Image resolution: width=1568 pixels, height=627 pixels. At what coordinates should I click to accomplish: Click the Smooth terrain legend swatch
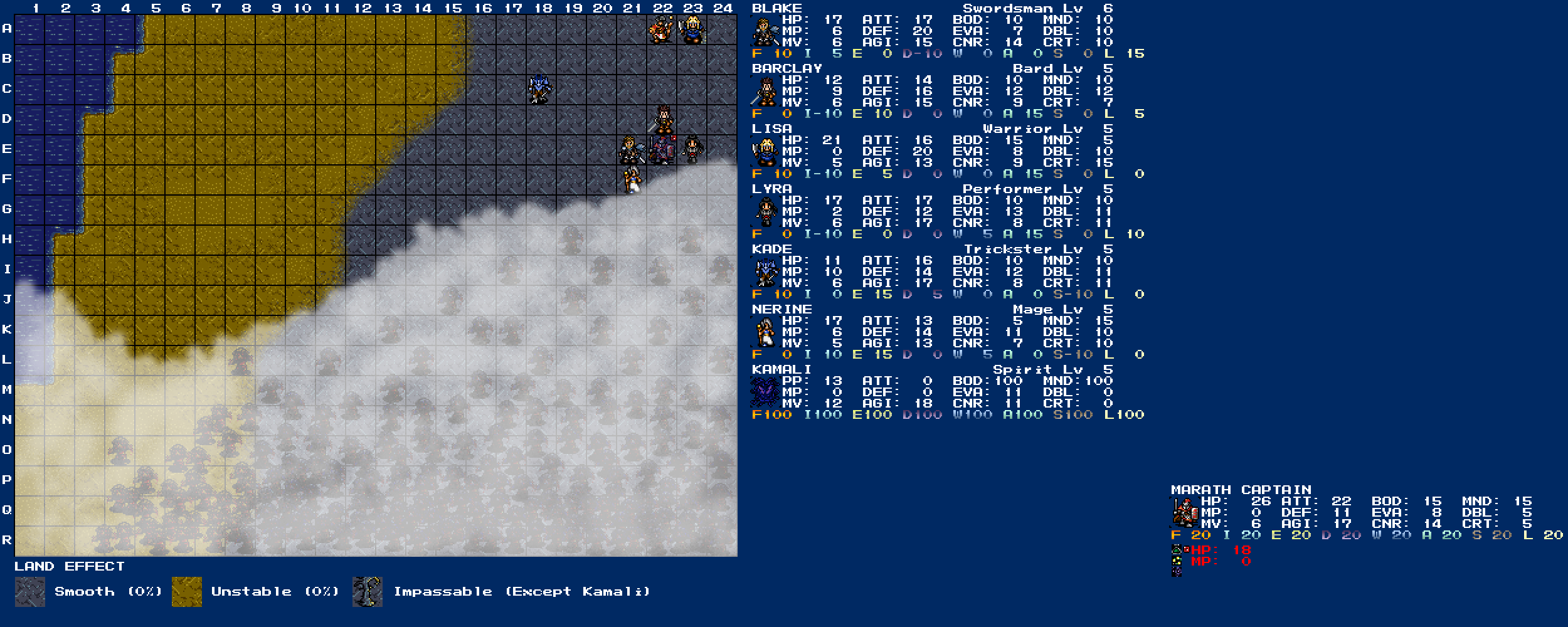coord(30,592)
